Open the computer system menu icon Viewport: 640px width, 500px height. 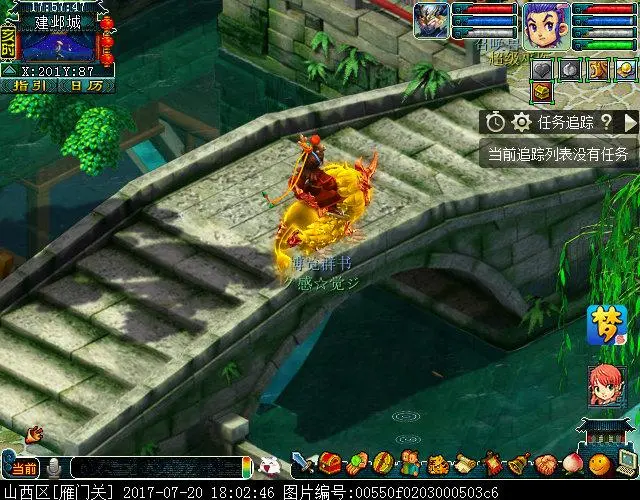pyautogui.click(x=627, y=465)
